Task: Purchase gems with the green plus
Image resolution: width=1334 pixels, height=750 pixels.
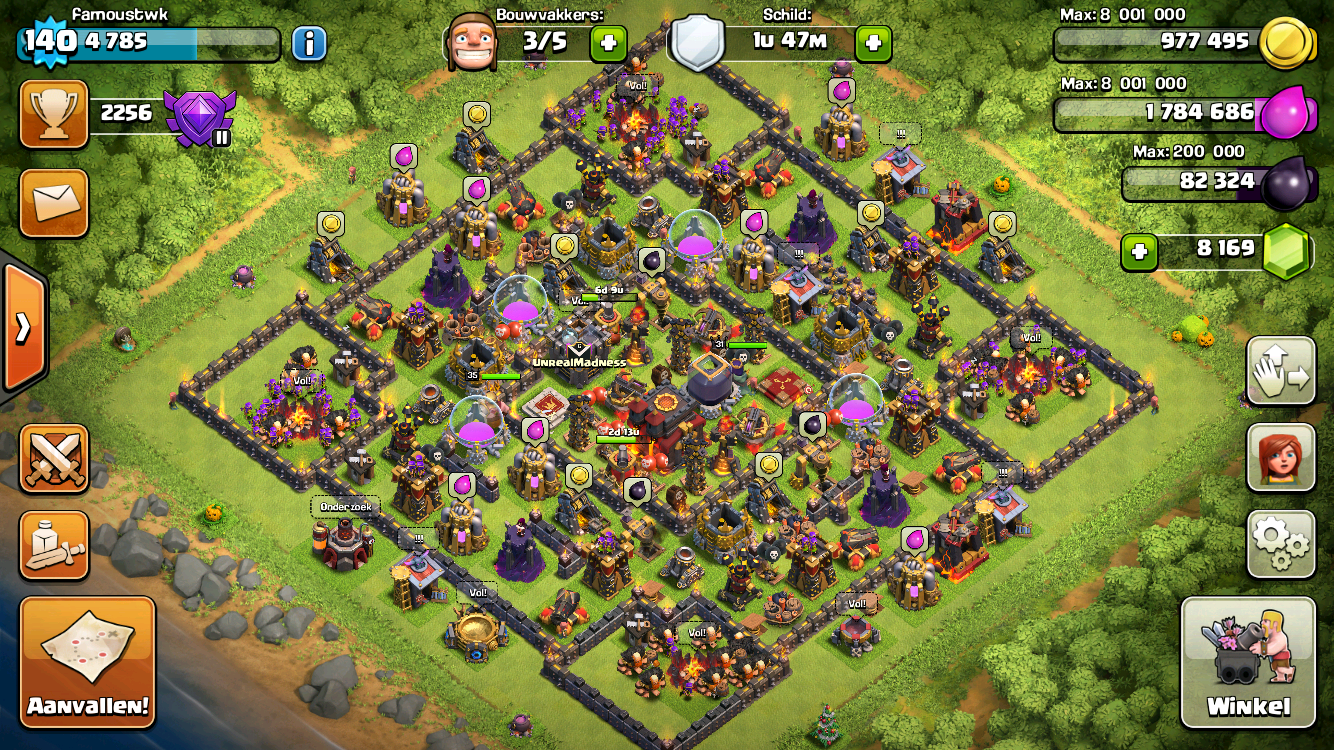Action: point(1138,252)
